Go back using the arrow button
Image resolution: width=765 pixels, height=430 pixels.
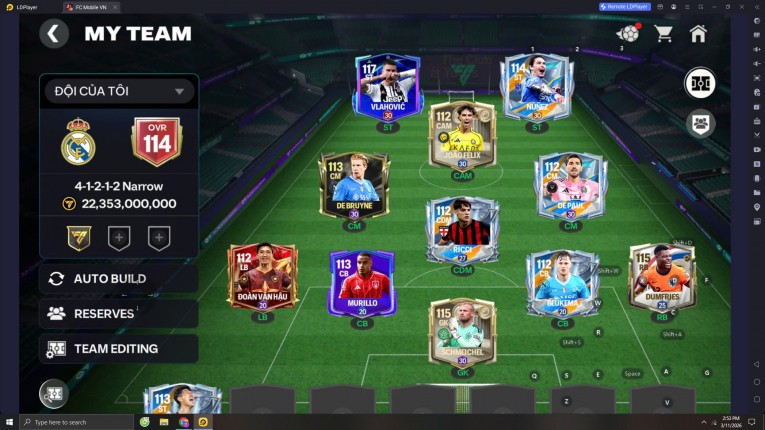[x=54, y=34]
